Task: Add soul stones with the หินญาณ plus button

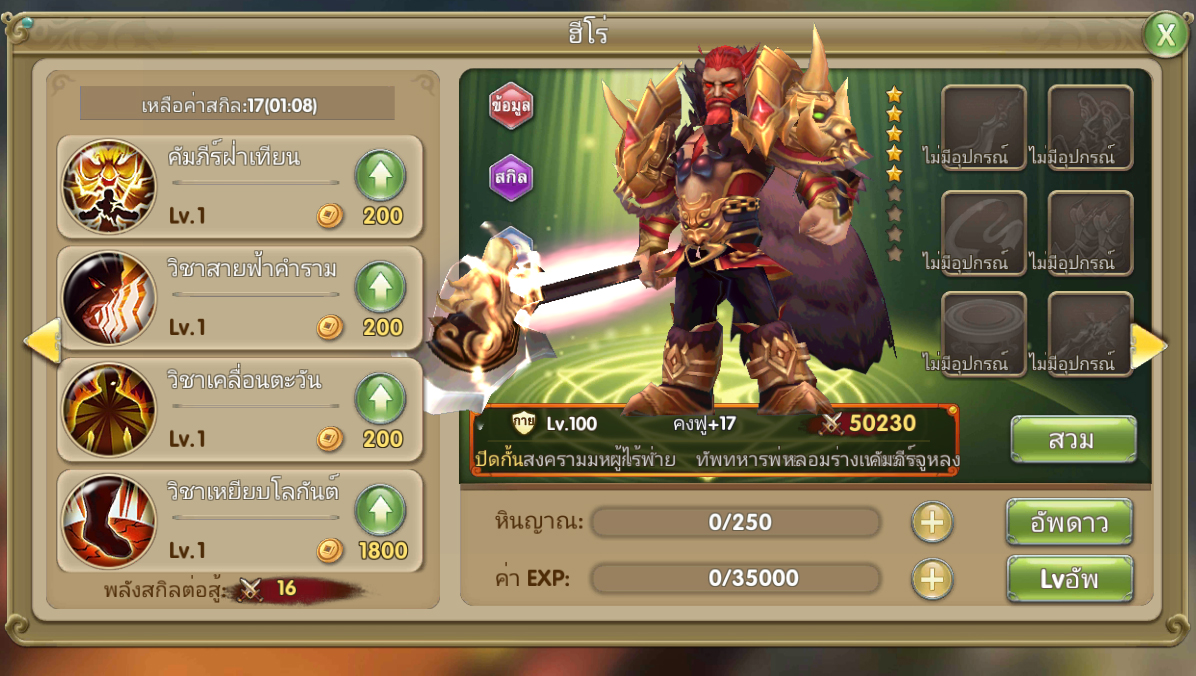Action: (x=932, y=522)
